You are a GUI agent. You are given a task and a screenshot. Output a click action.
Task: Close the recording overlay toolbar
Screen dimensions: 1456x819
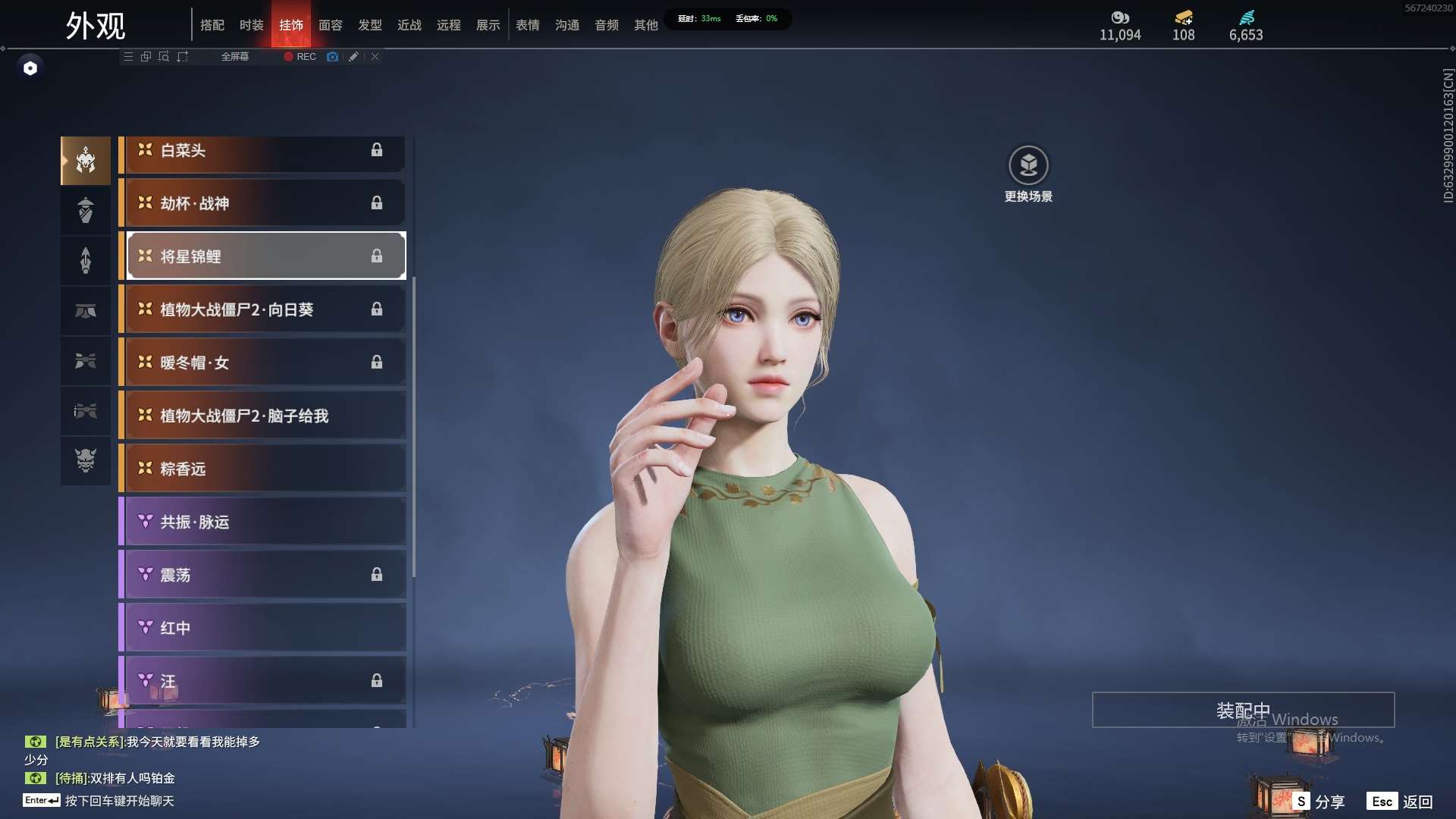[x=375, y=57]
